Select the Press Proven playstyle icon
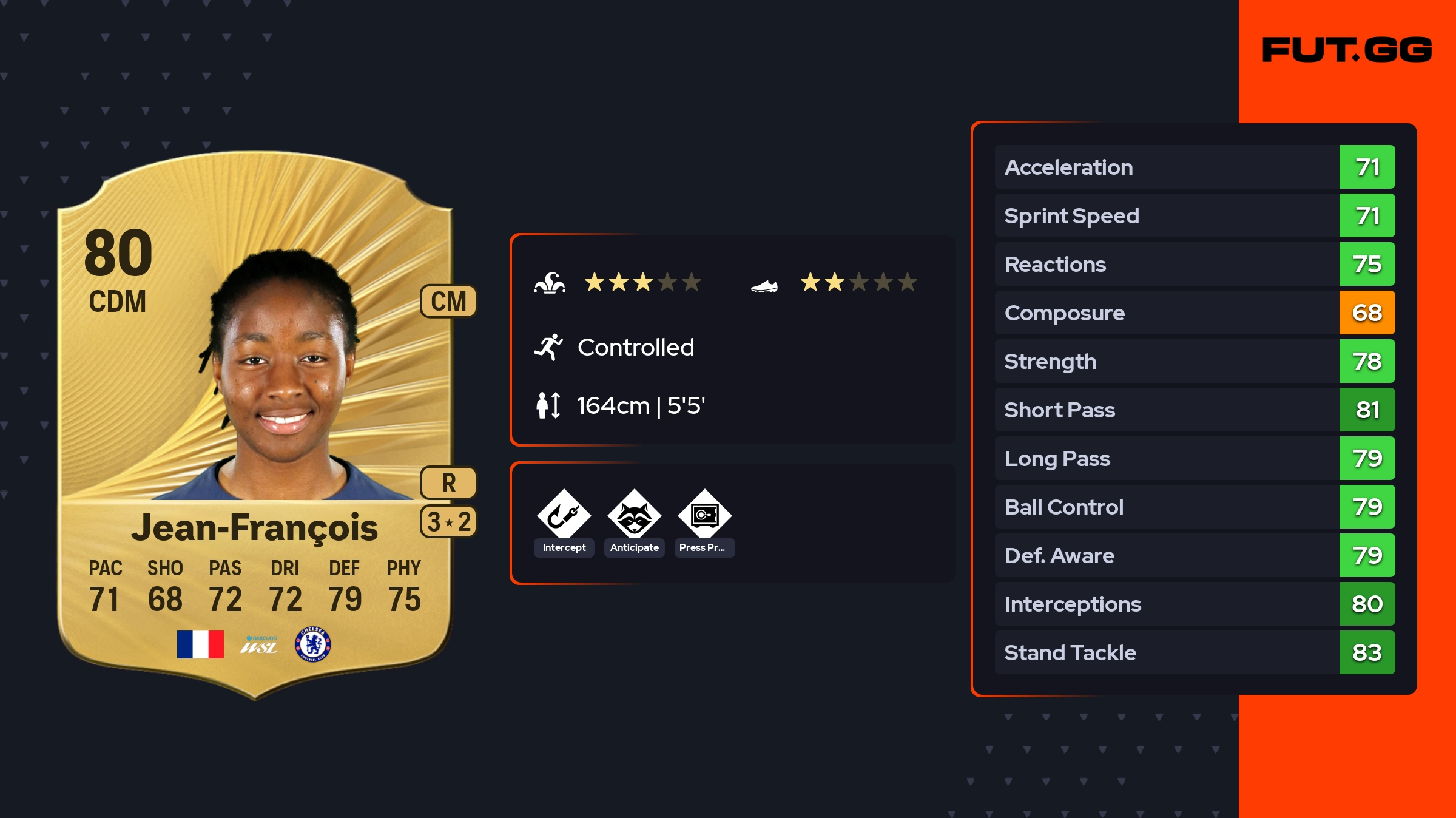This screenshot has width=1456, height=818. (x=704, y=515)
